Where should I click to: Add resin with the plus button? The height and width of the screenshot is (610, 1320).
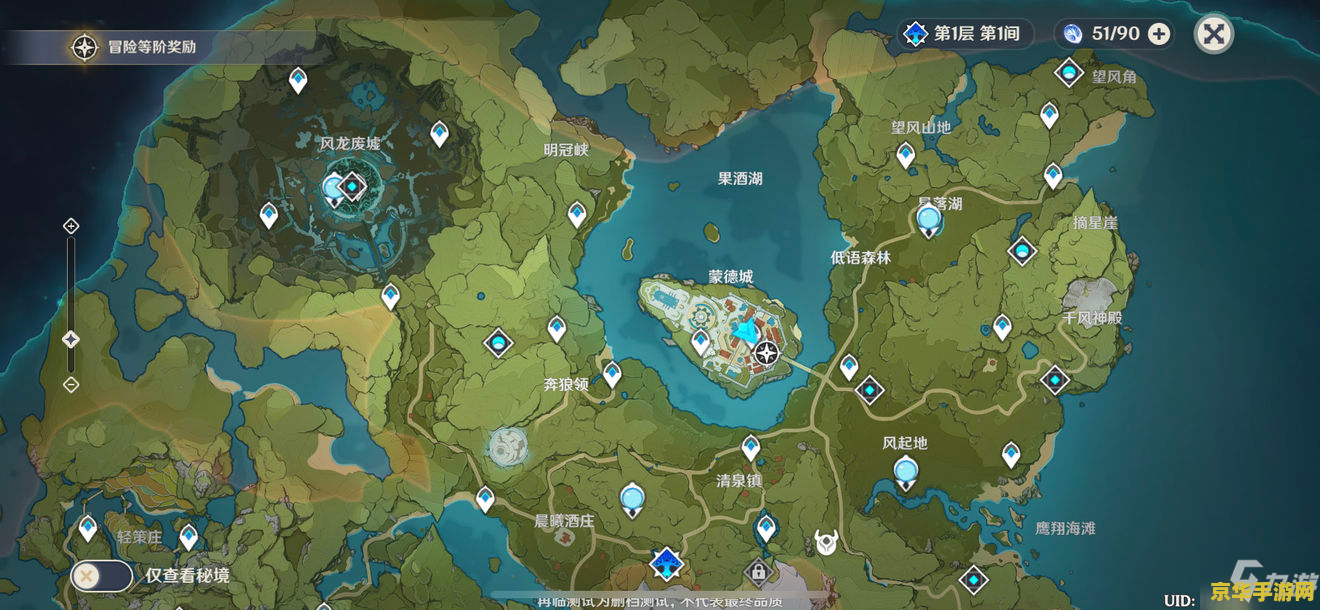(1159, 34)
